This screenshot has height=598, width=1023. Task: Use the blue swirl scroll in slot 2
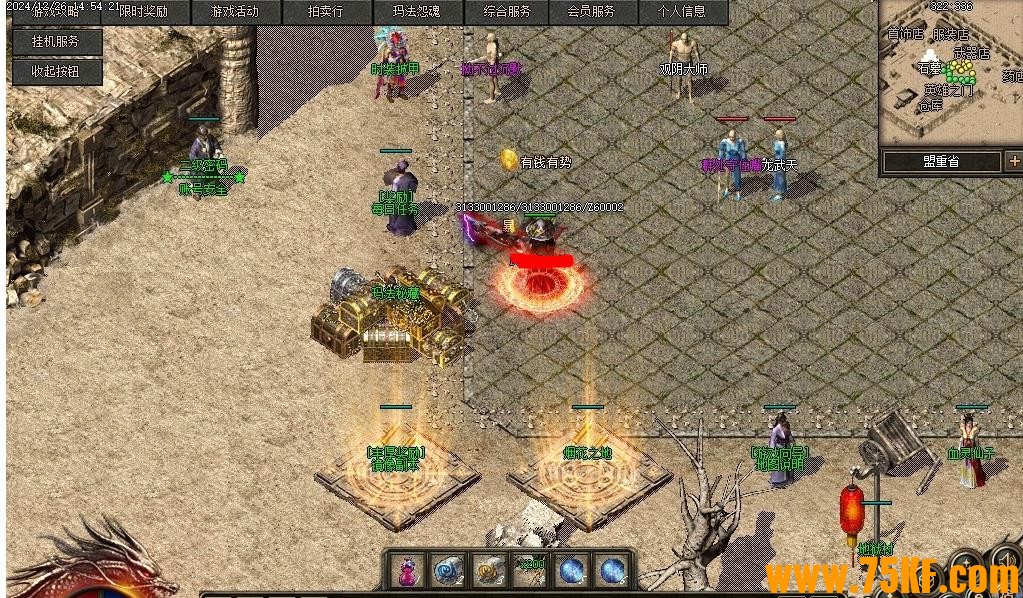pyautogui.click(x=448, y=571)
